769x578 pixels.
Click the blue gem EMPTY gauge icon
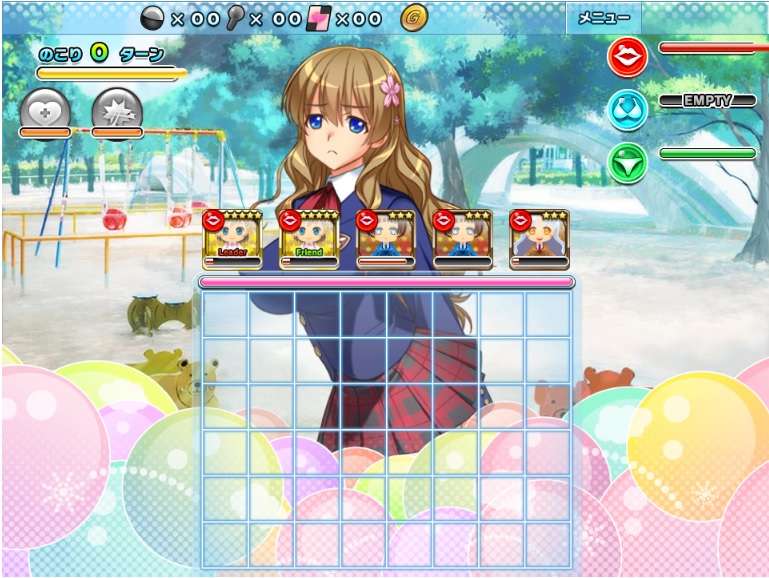(628, 109)
